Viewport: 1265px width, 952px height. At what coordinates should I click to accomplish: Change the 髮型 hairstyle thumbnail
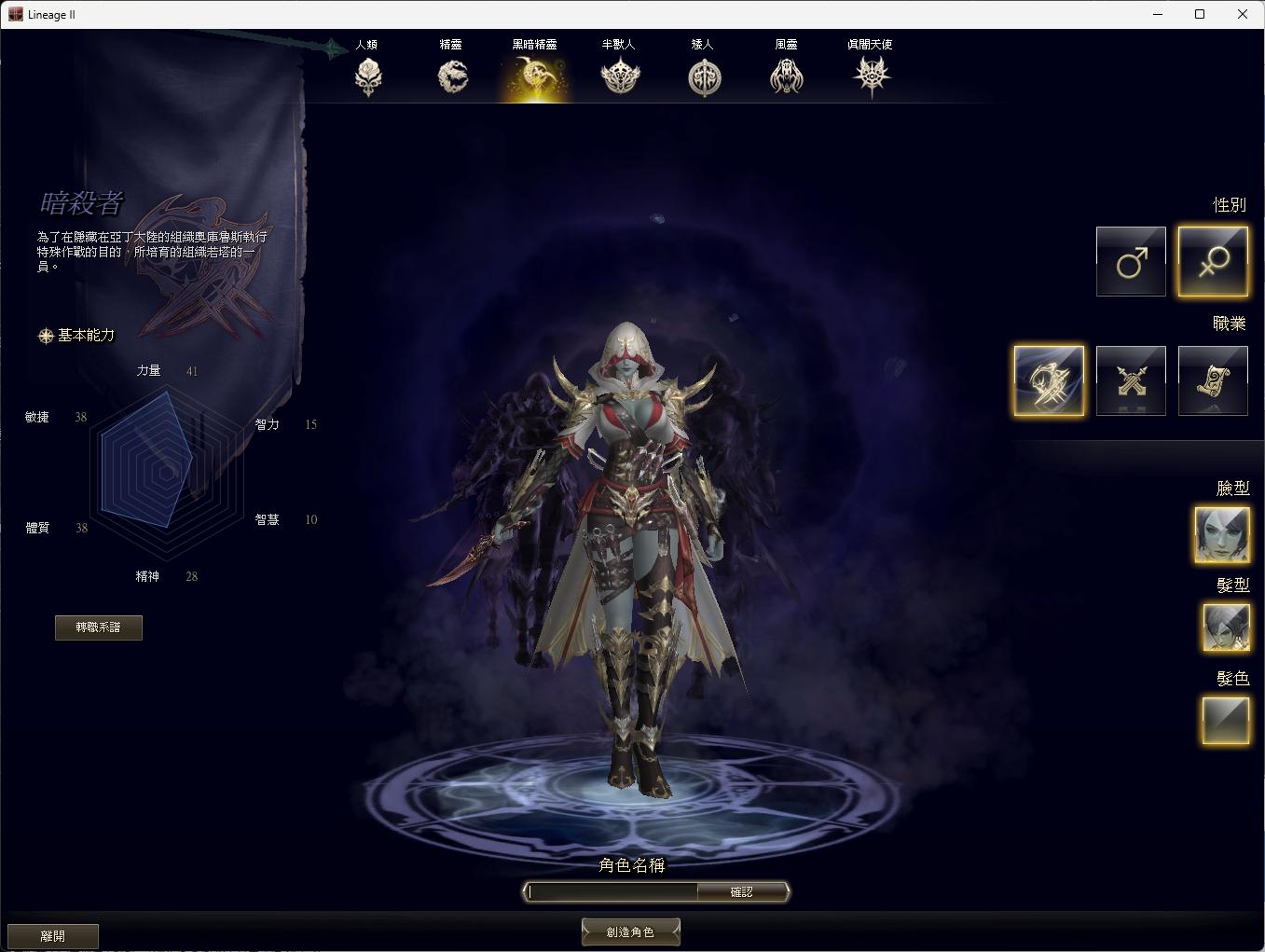pos(1226,628)
